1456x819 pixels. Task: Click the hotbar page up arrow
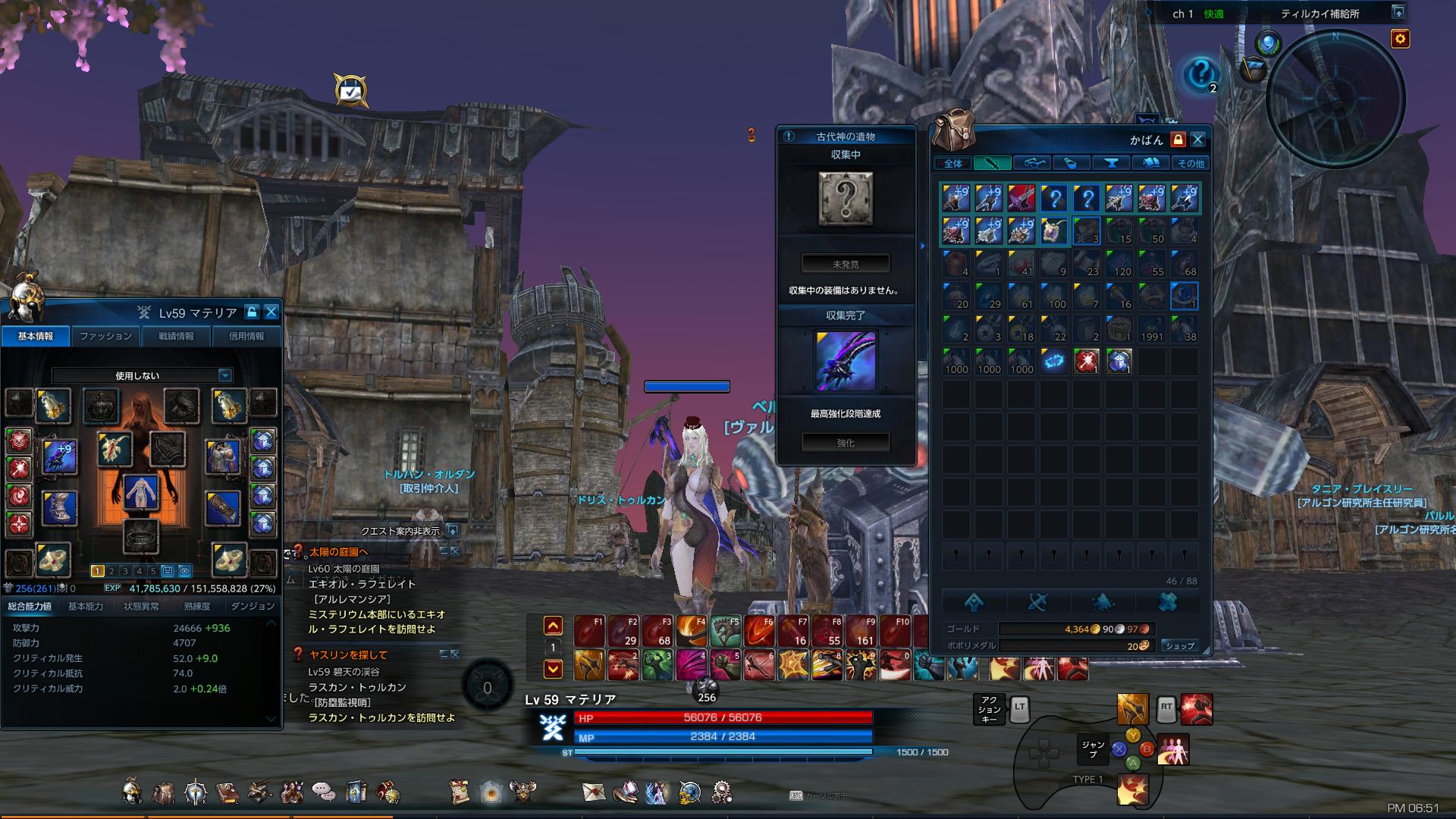[x=553, y=626]
